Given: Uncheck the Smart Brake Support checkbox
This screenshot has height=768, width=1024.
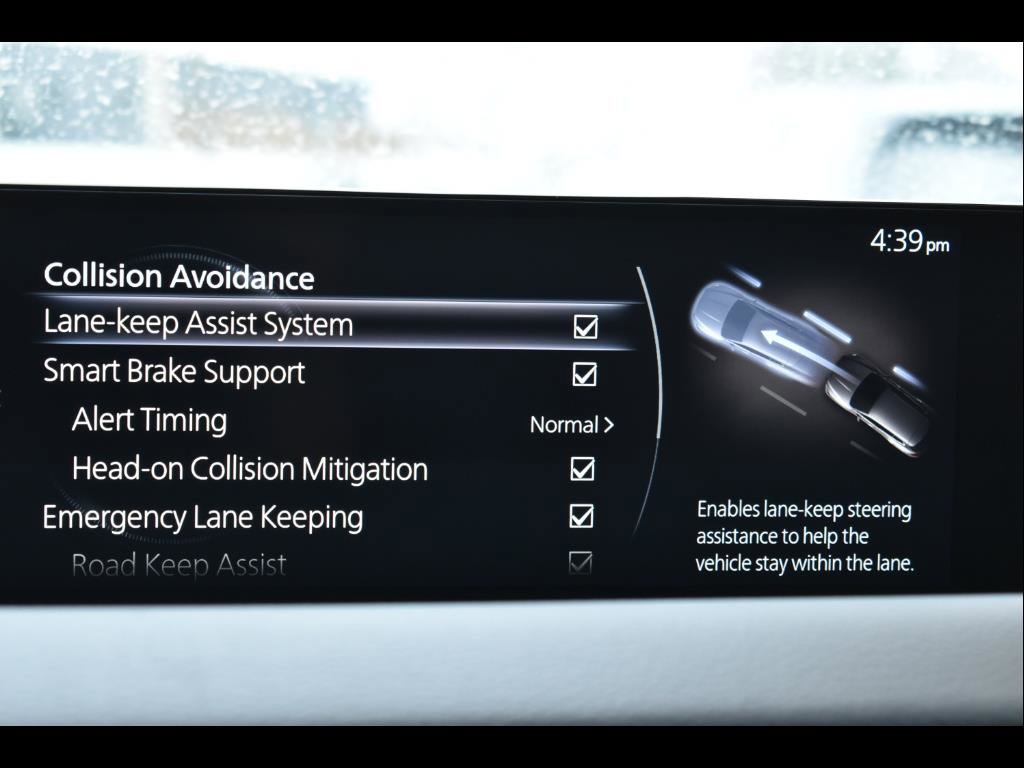Looking at the screenshot, I should (584, 375).
